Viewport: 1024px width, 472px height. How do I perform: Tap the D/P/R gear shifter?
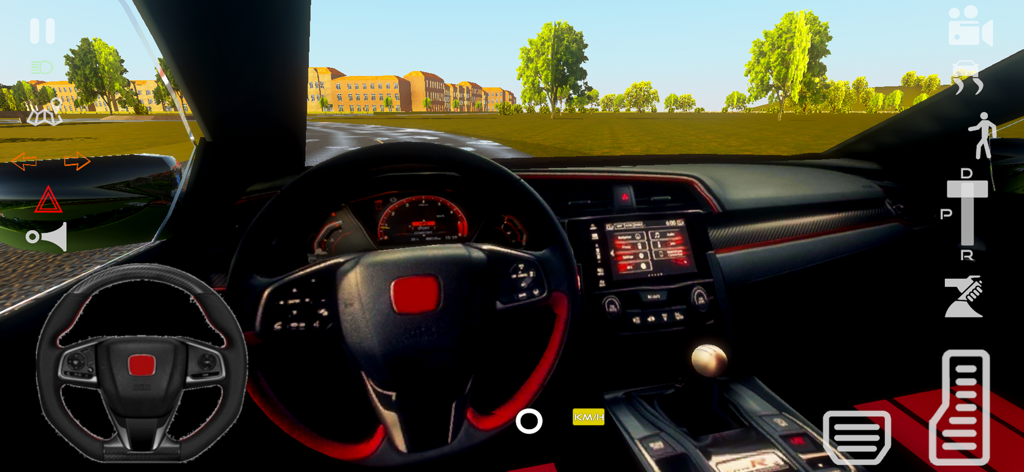coord(967,214)
